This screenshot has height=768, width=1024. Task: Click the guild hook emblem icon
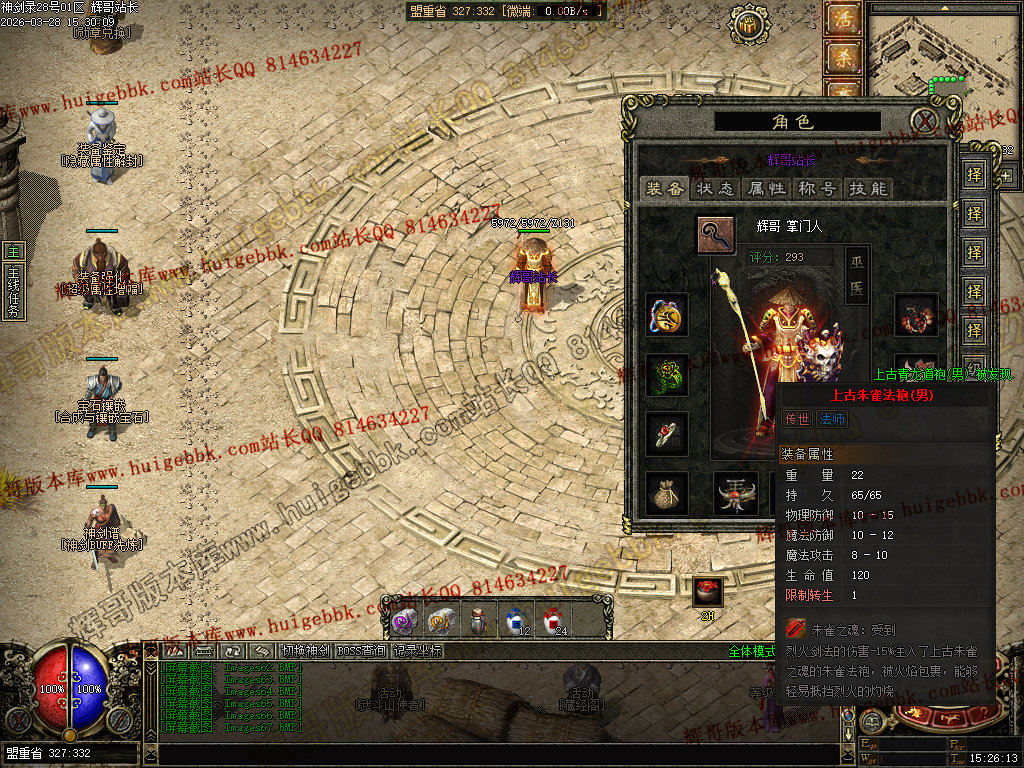716,234
